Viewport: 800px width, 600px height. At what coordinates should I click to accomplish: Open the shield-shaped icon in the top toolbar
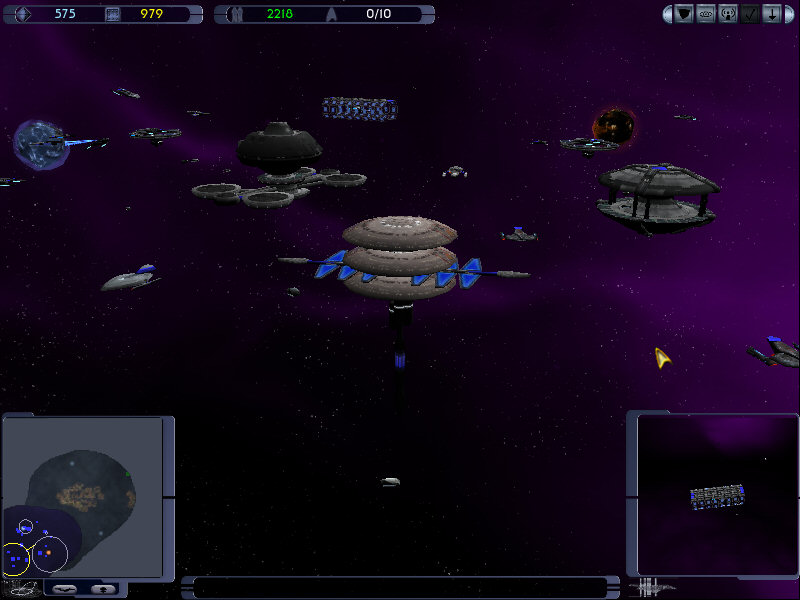coord(684,14)
